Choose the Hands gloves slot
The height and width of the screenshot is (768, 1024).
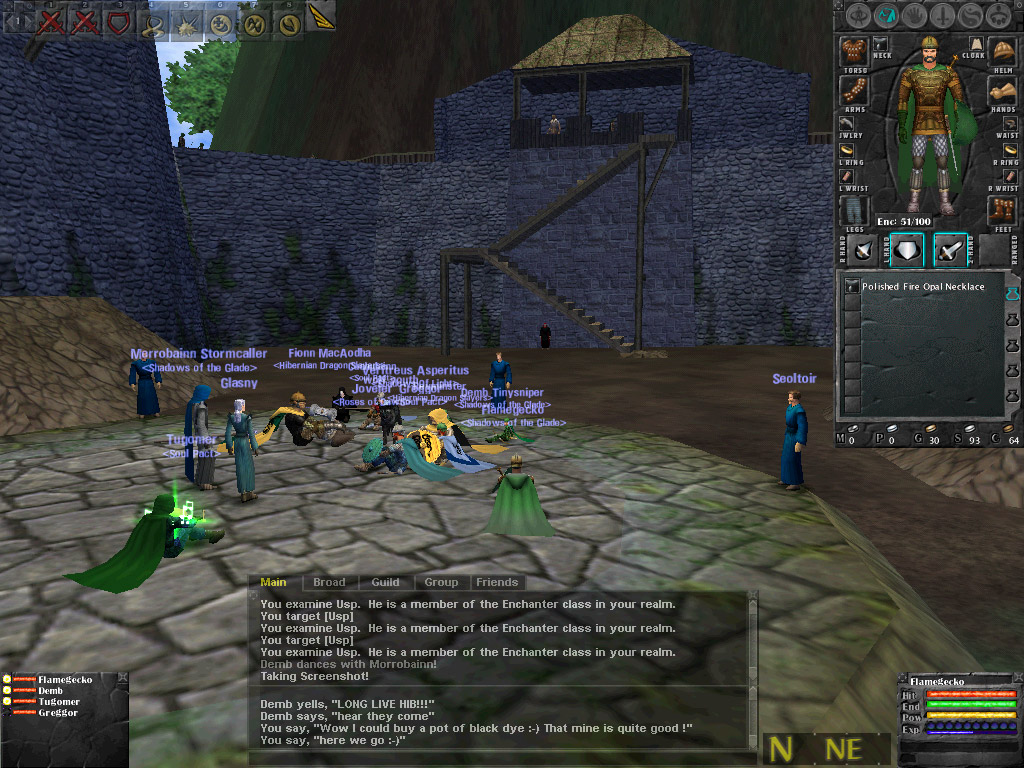(x=1002, y=92)
